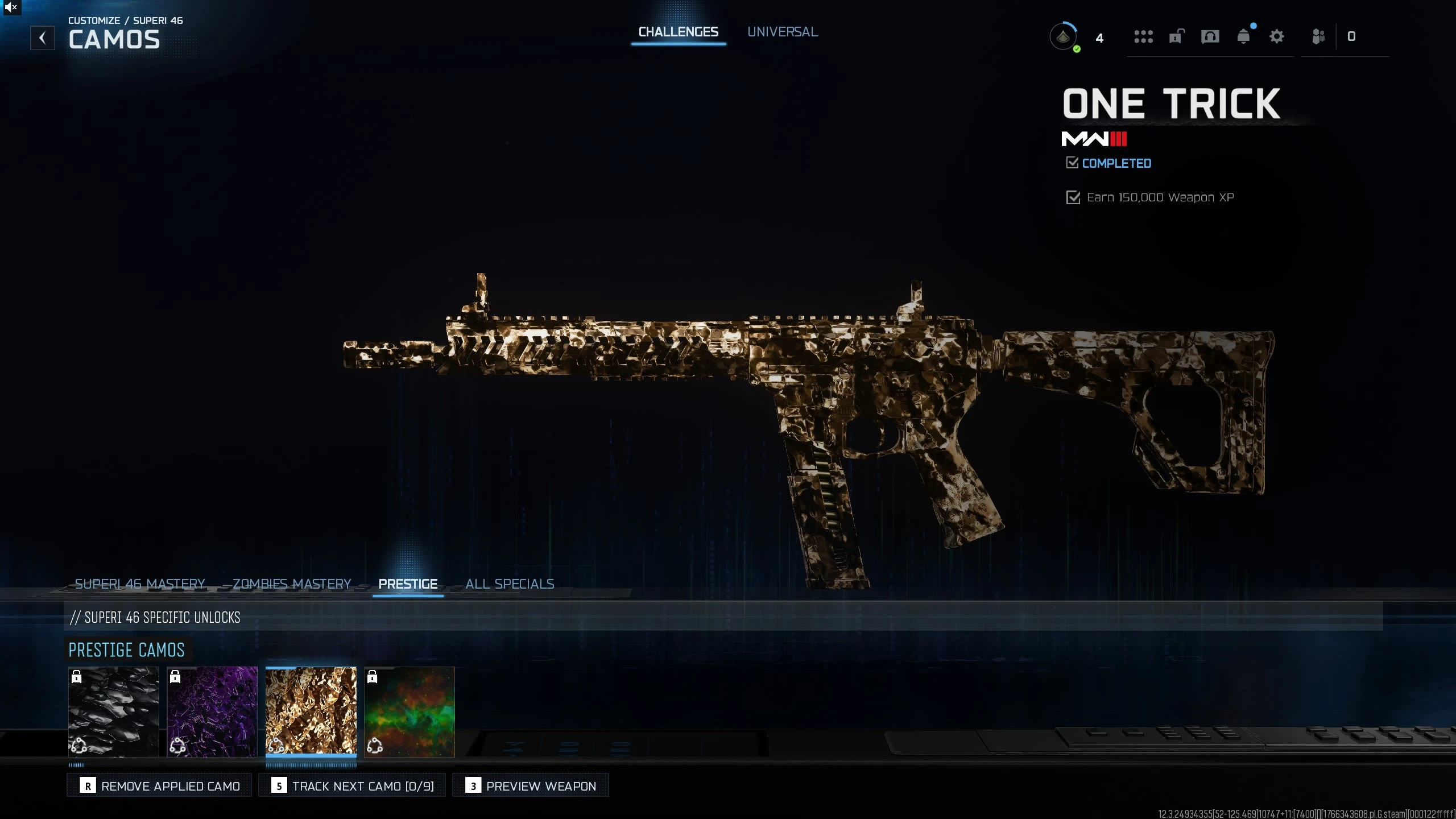Check the Completed challenge checkbox
The height and width of the screenshot is (819, 1456).
1072,163
